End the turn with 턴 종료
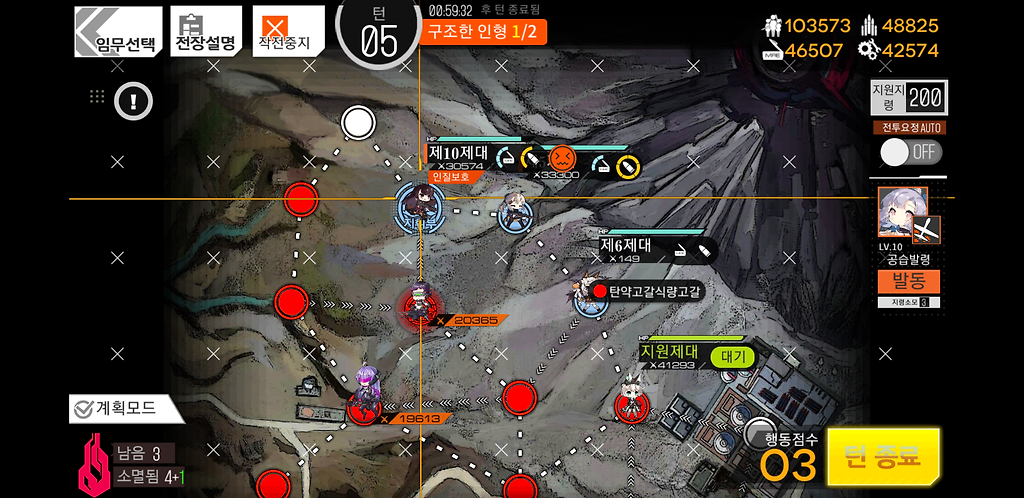 pos(883,457)
